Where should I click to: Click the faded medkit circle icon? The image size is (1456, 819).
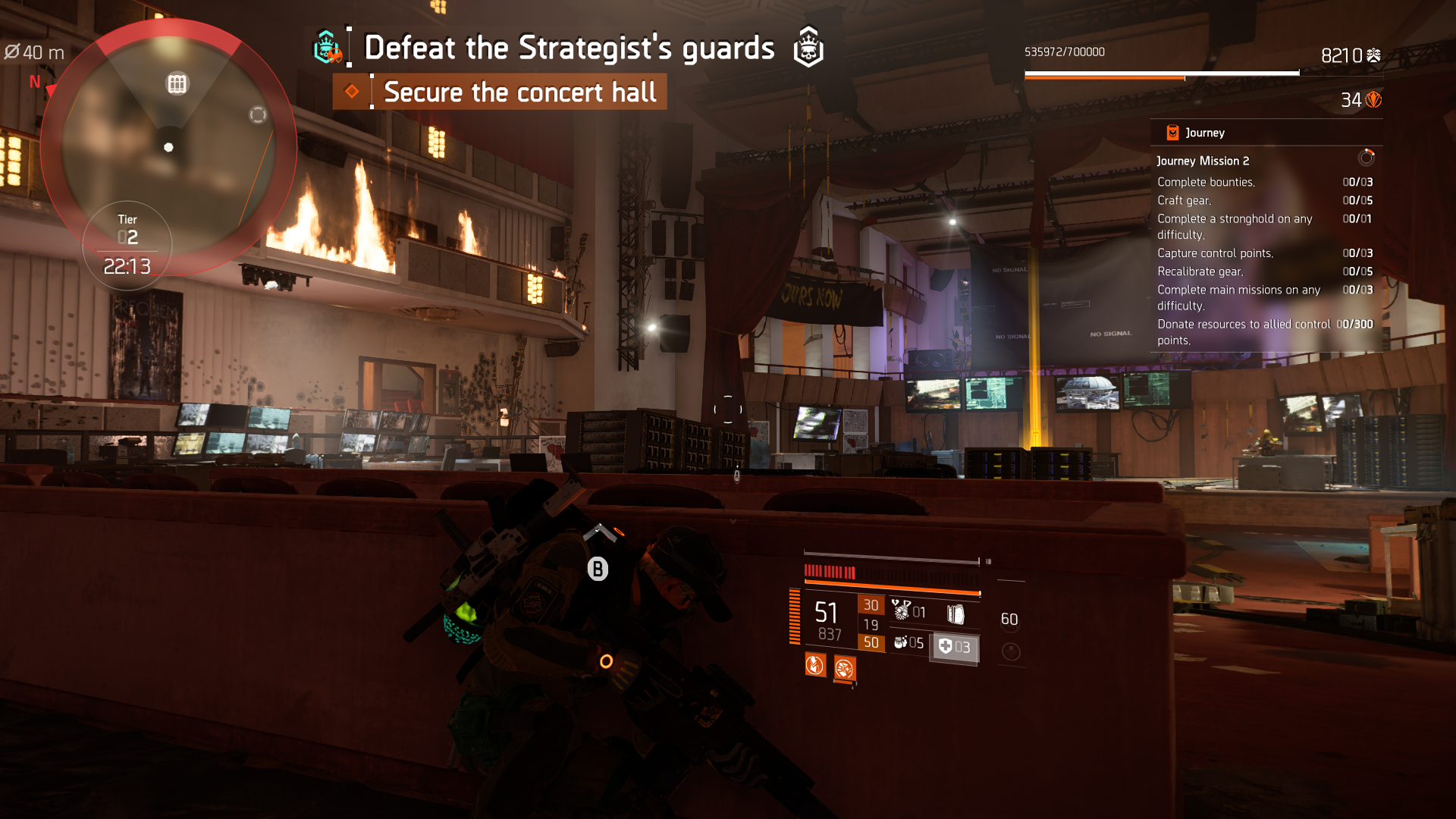pyautogui.click(x=1011, y=651)
